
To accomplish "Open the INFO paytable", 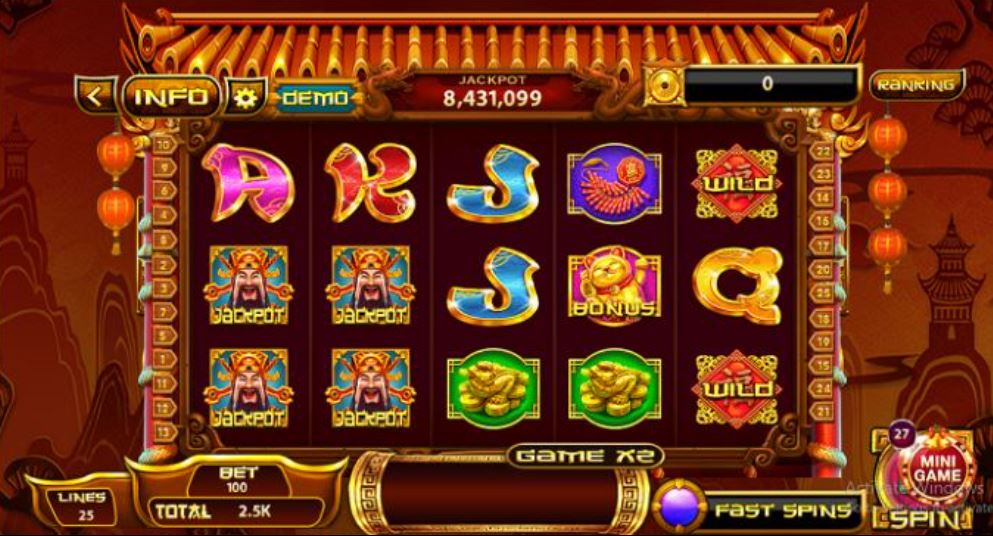I will click(x=171, y=97).
